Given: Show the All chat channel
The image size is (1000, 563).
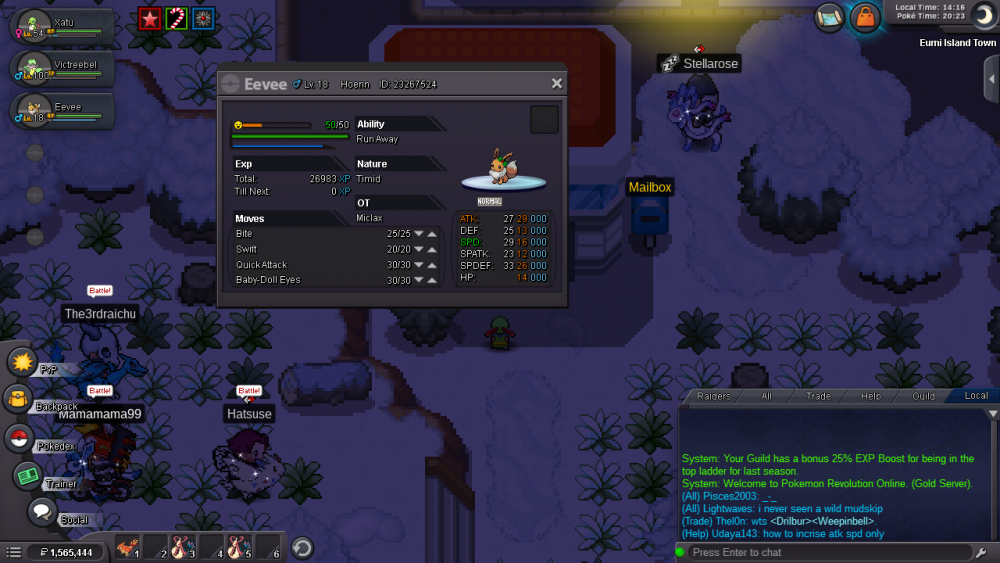Looking at the screenshot, I should pyautogui.click(x=766, y=396).
